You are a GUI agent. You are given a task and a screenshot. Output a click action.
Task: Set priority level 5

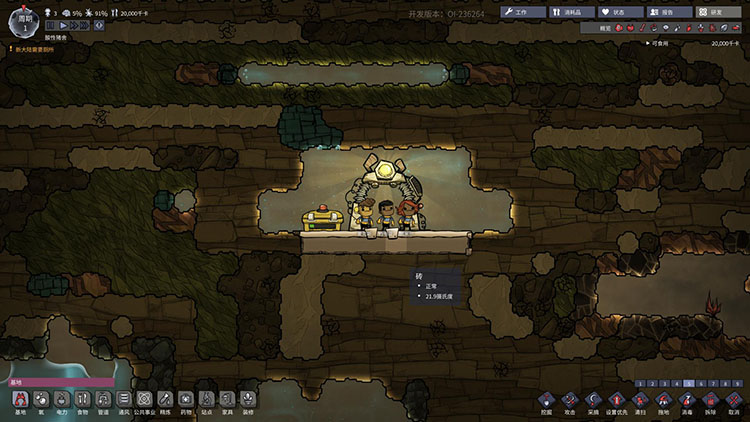click(688, 383)
